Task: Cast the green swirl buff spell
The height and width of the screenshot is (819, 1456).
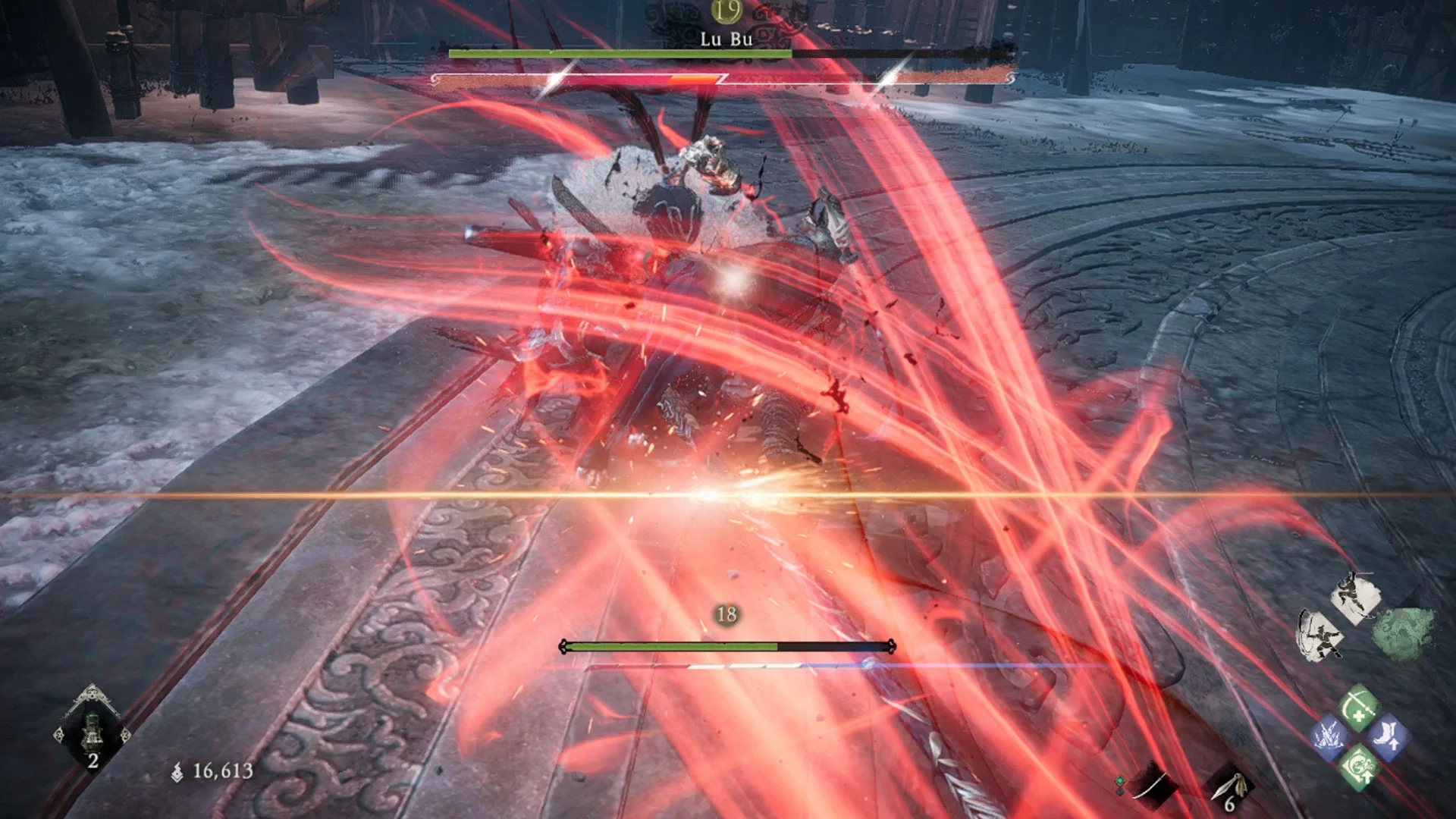Action: (x=1357, y=767)
